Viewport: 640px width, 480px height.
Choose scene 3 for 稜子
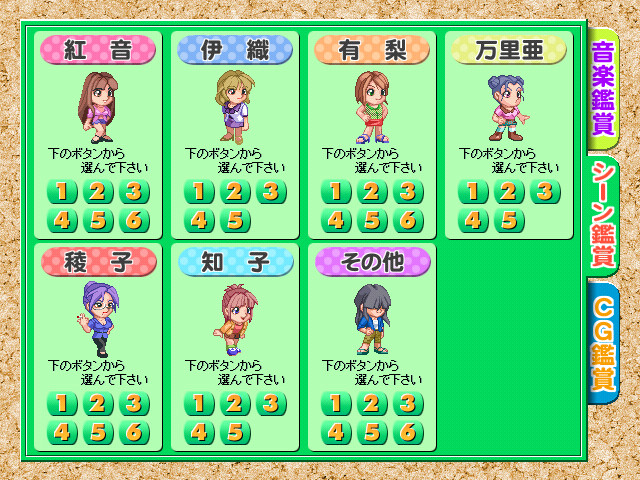[x=134, y=404]
